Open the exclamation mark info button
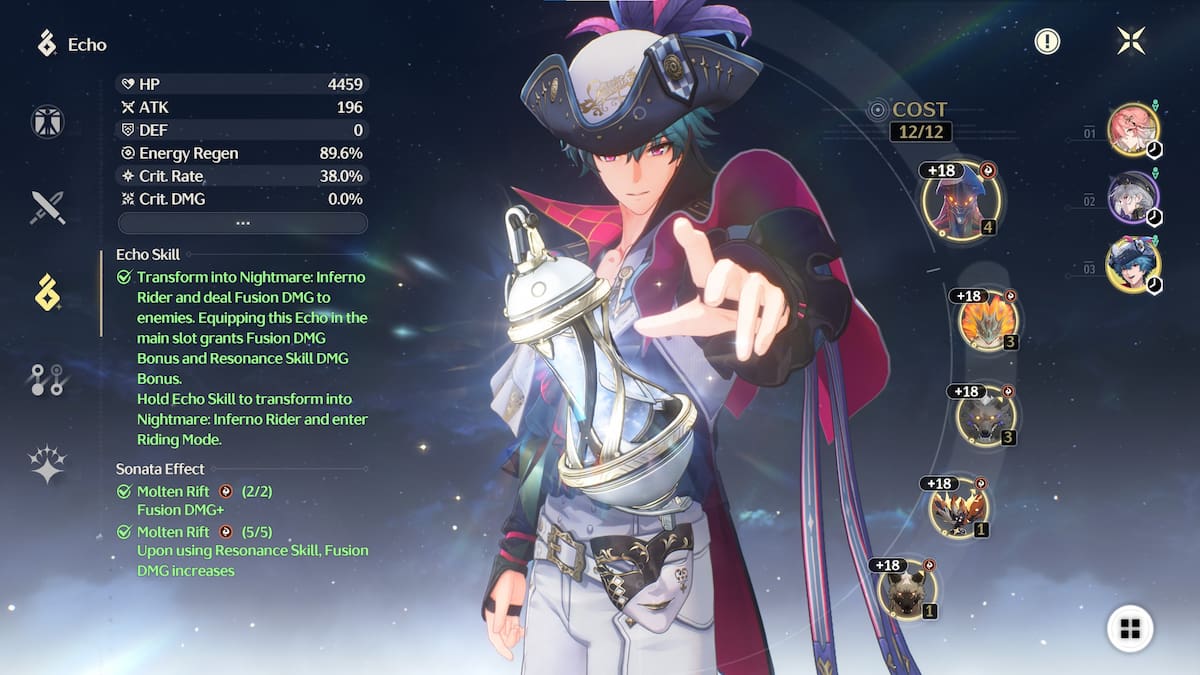Image resolution: width=1200 pixels, height=675 pixels. click(x=1047, y=41)
